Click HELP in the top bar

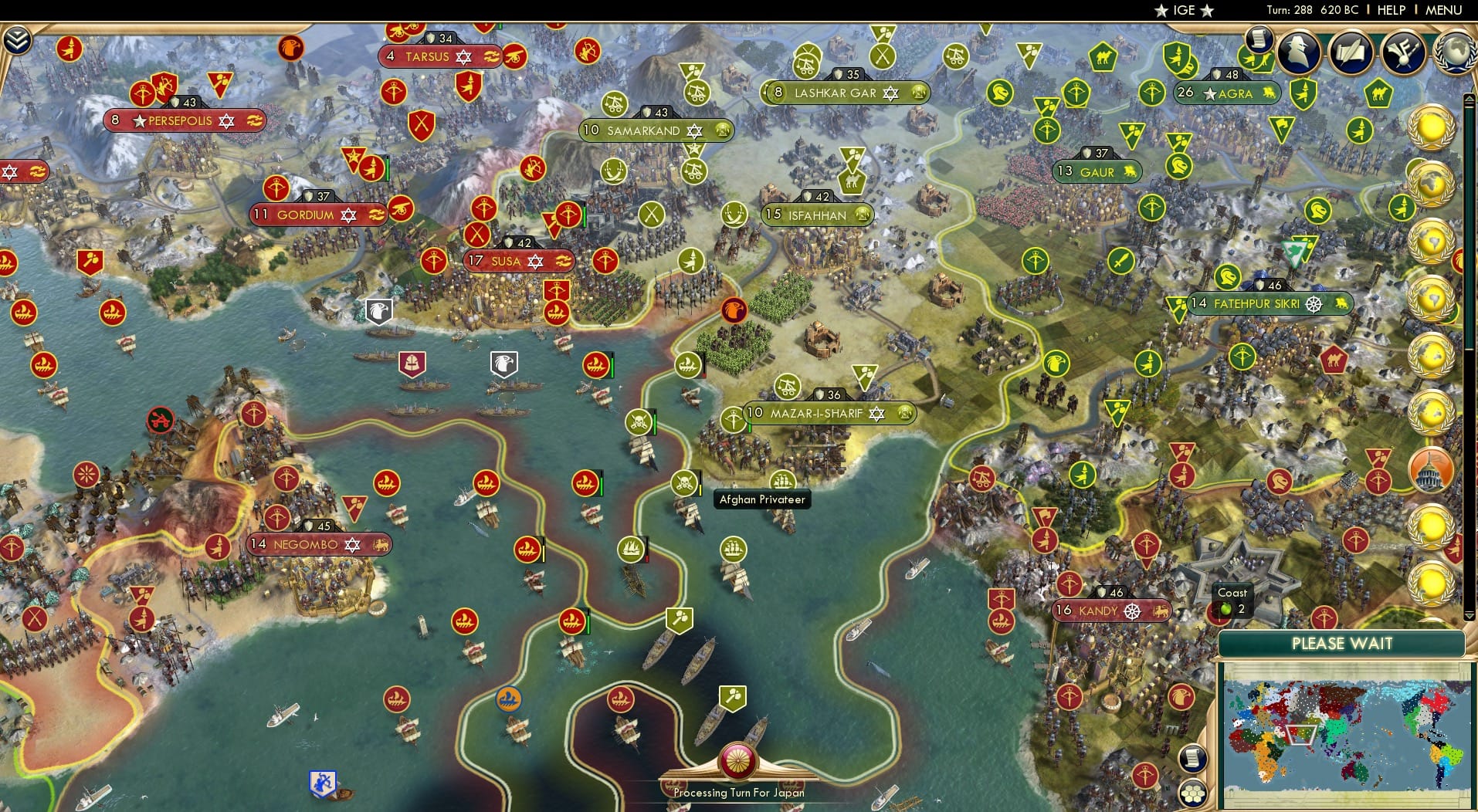[1390, 10]
